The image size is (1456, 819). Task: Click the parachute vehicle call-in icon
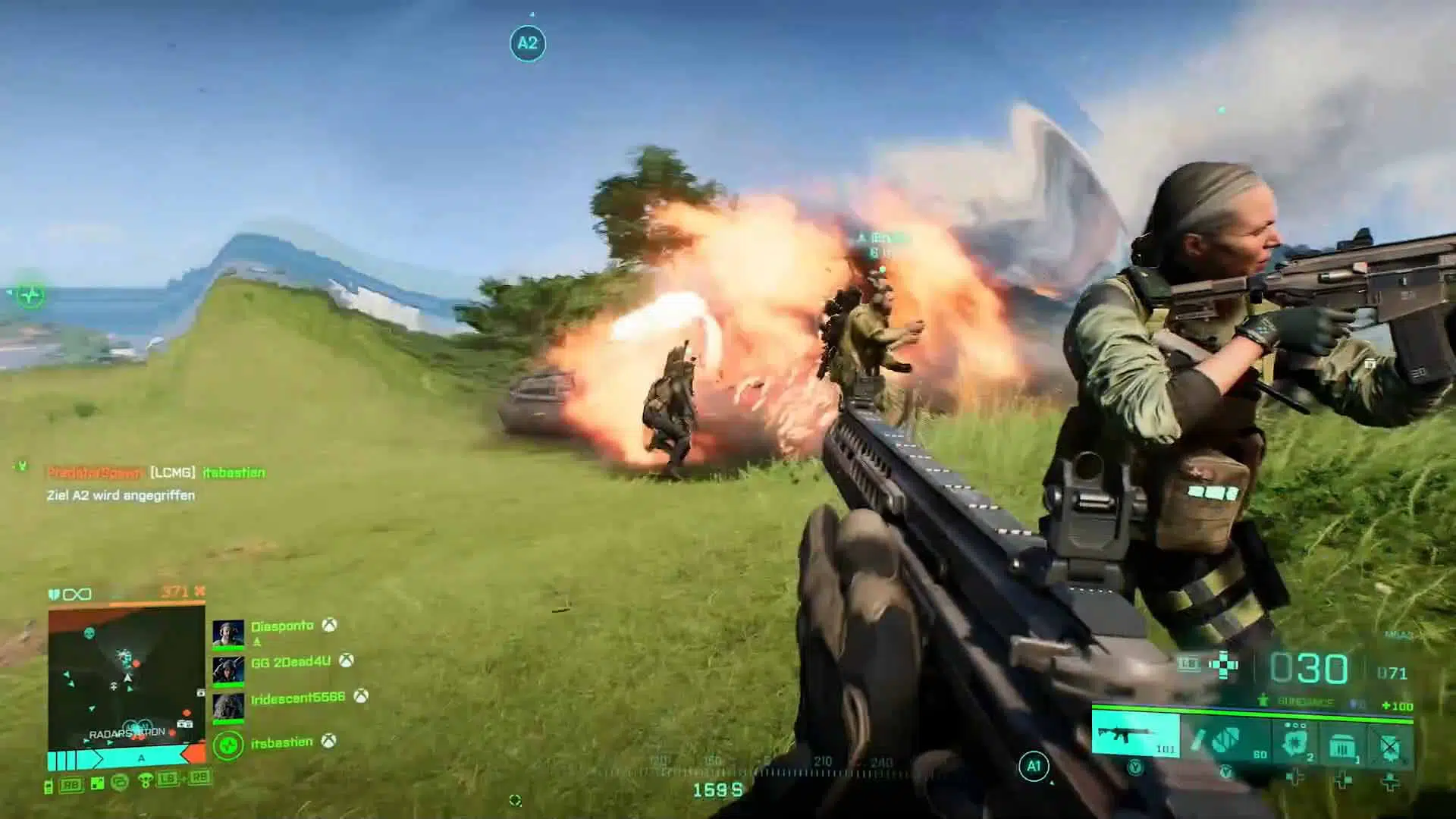pyautogui.click(x=145, y=780)
